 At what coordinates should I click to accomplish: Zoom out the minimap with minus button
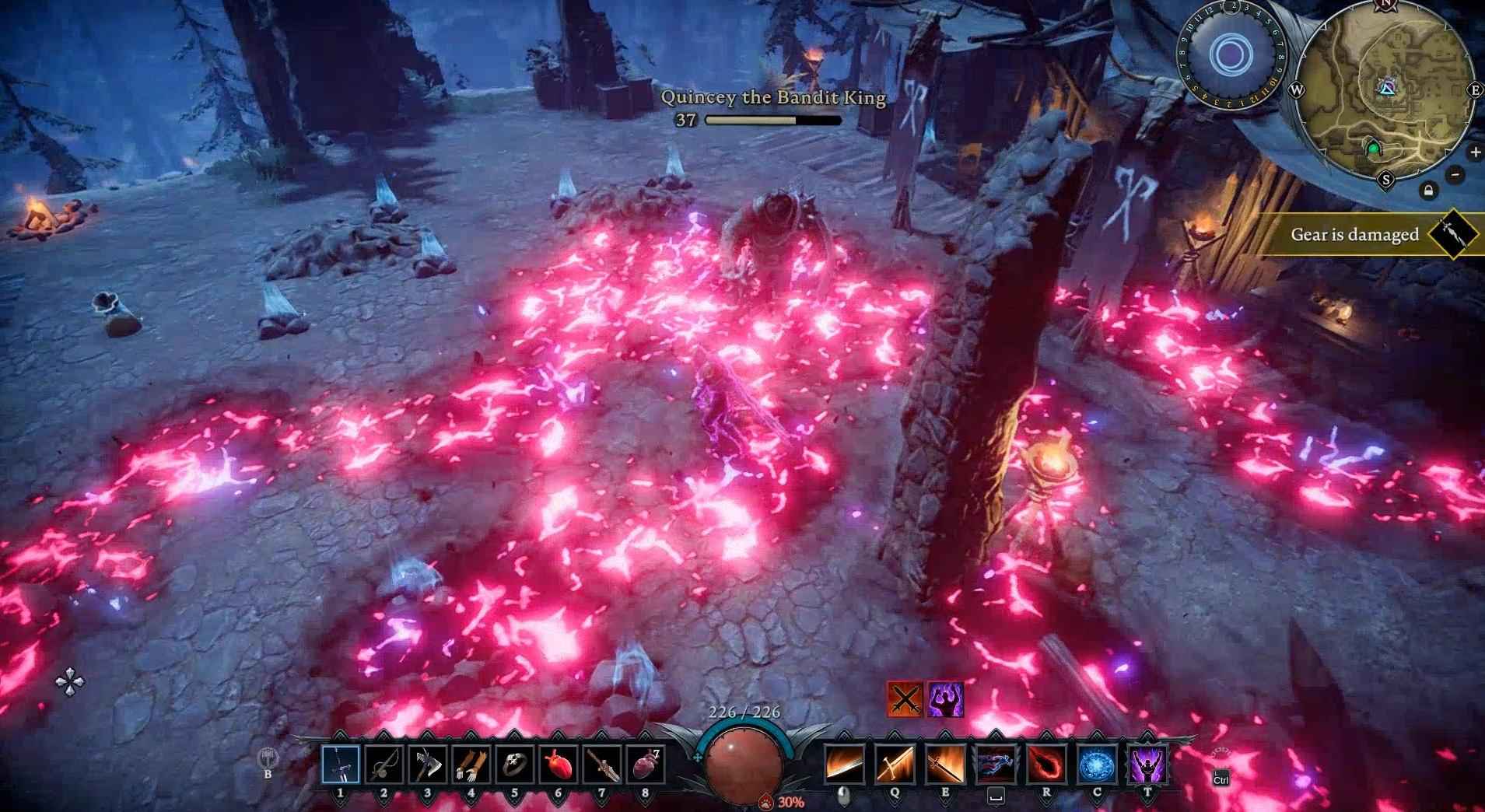coord(1455,174)
